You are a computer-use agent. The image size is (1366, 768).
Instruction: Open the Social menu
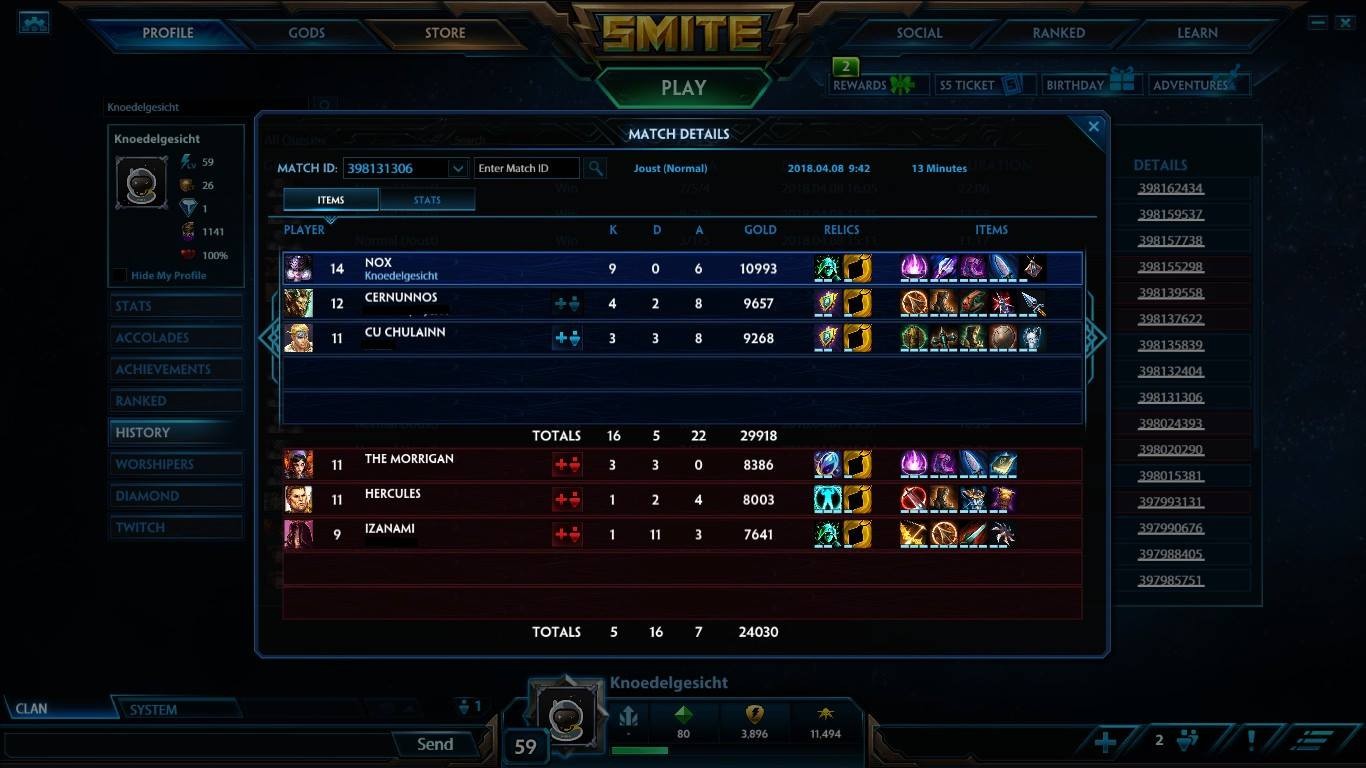(x=919, y=33)
